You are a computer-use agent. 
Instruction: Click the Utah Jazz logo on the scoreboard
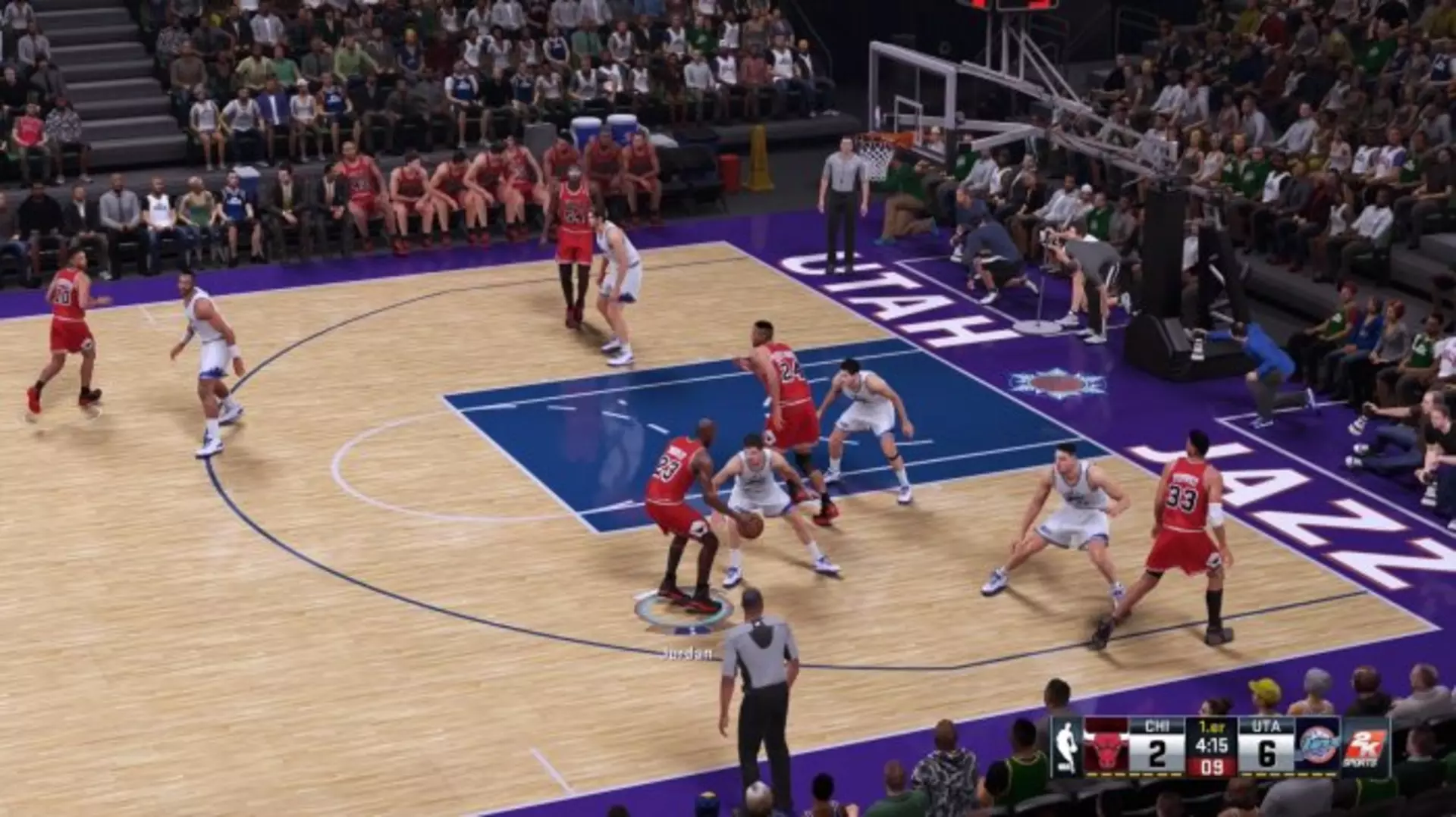point(1319,747)
